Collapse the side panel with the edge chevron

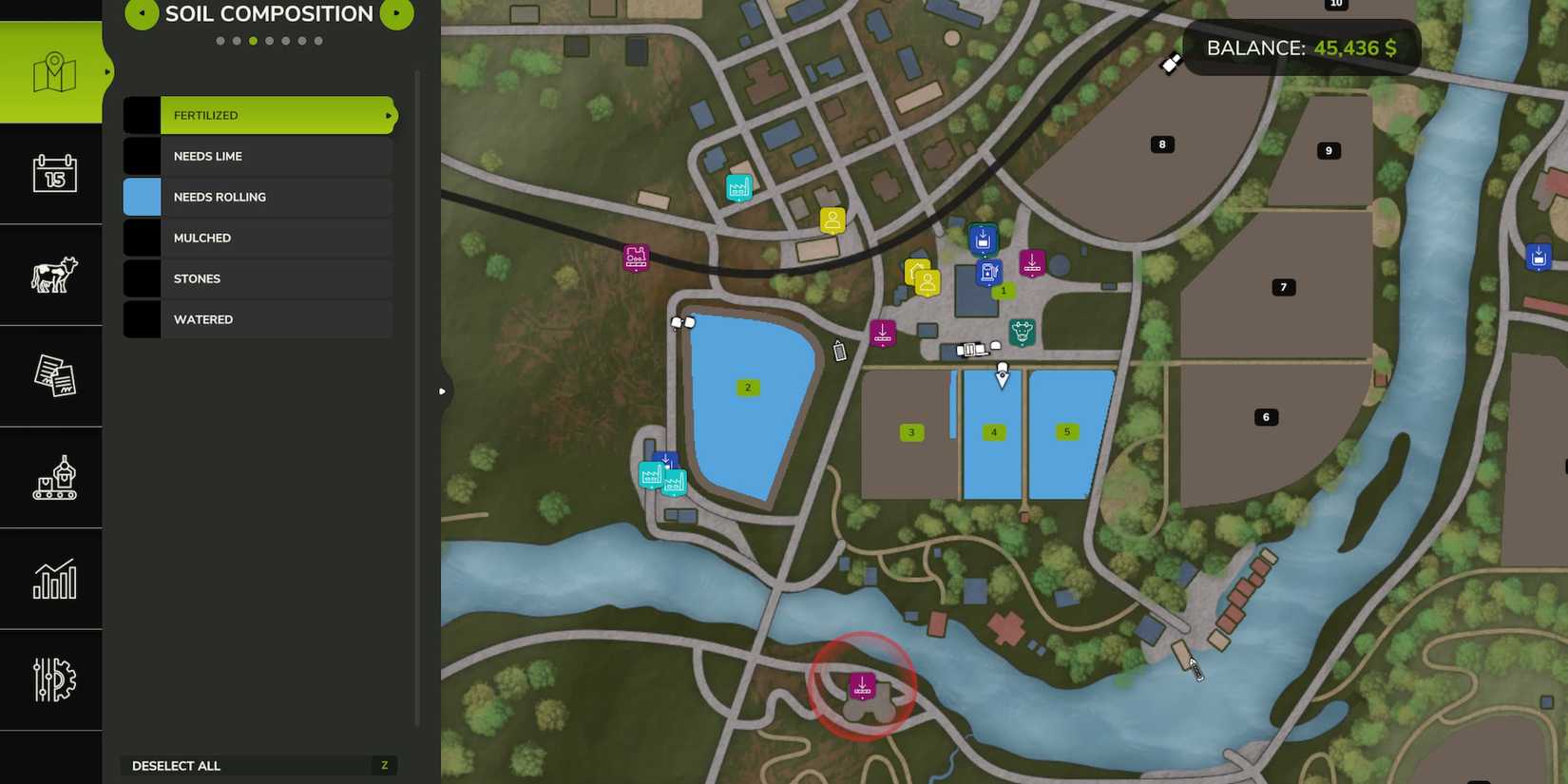(x=443, y=390)
